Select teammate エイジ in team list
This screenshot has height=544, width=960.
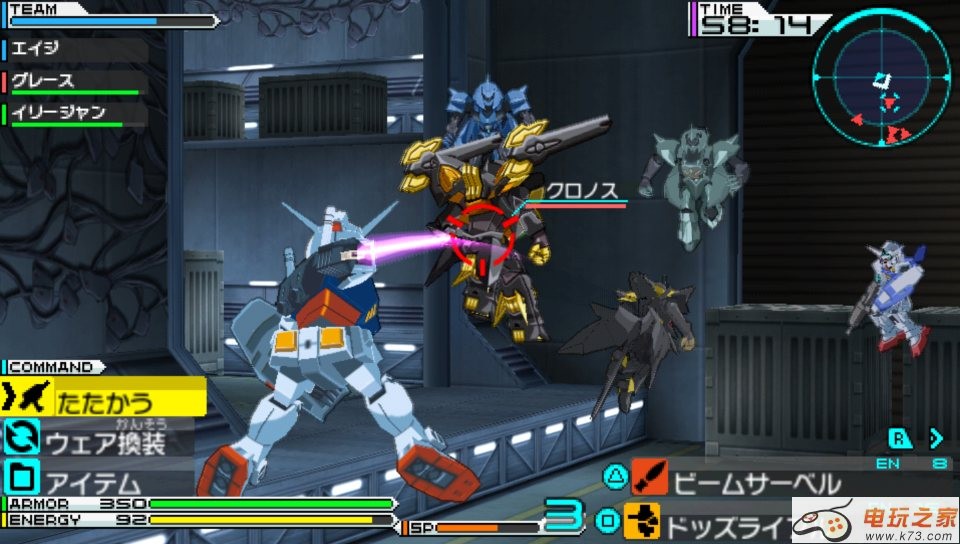click(40, 48)
